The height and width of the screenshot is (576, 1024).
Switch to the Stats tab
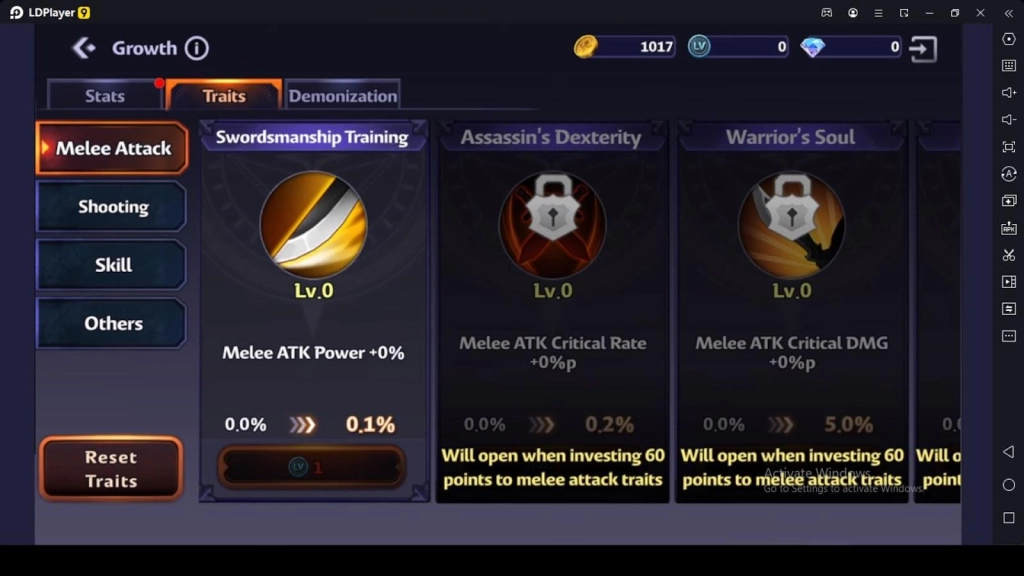(104, 96)
